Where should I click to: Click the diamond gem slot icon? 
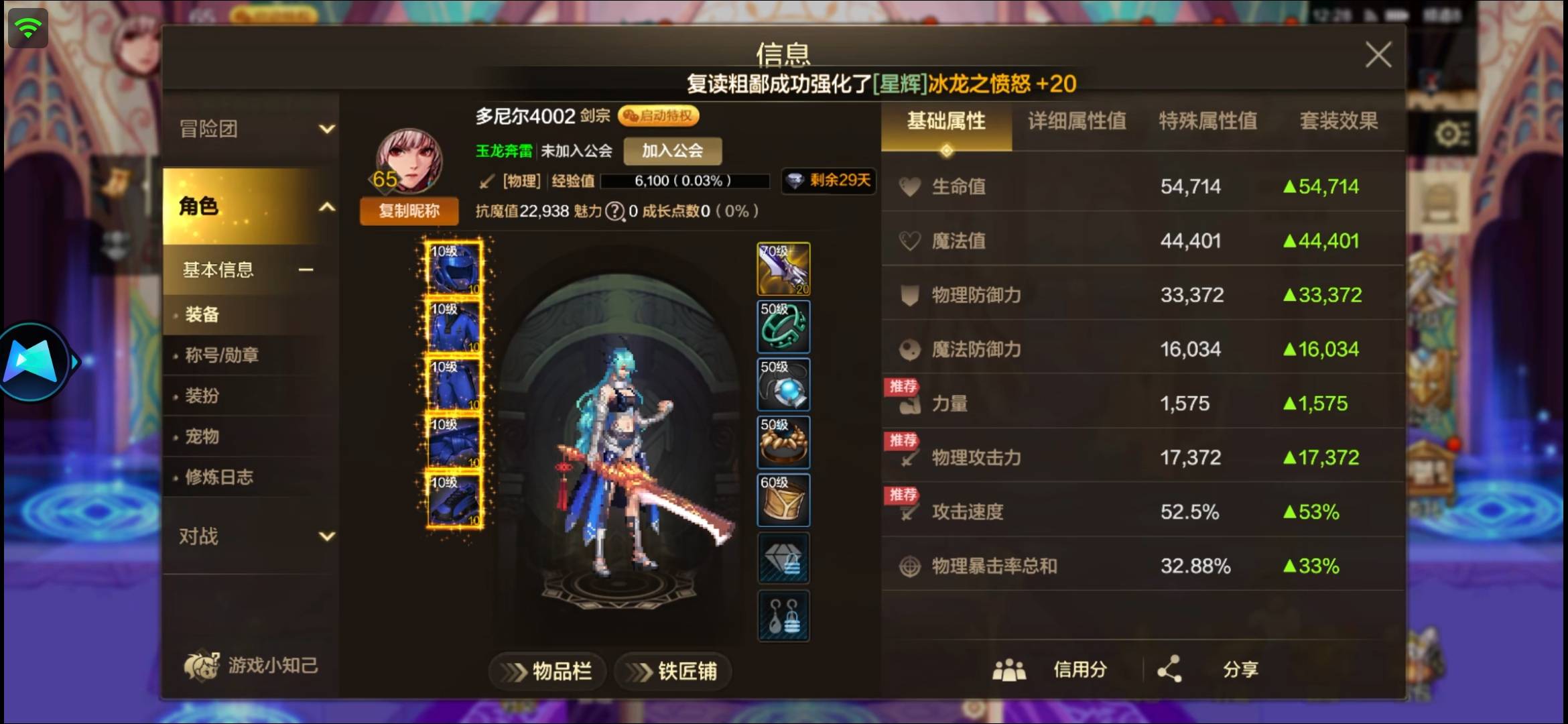click(x=783, y=557)
